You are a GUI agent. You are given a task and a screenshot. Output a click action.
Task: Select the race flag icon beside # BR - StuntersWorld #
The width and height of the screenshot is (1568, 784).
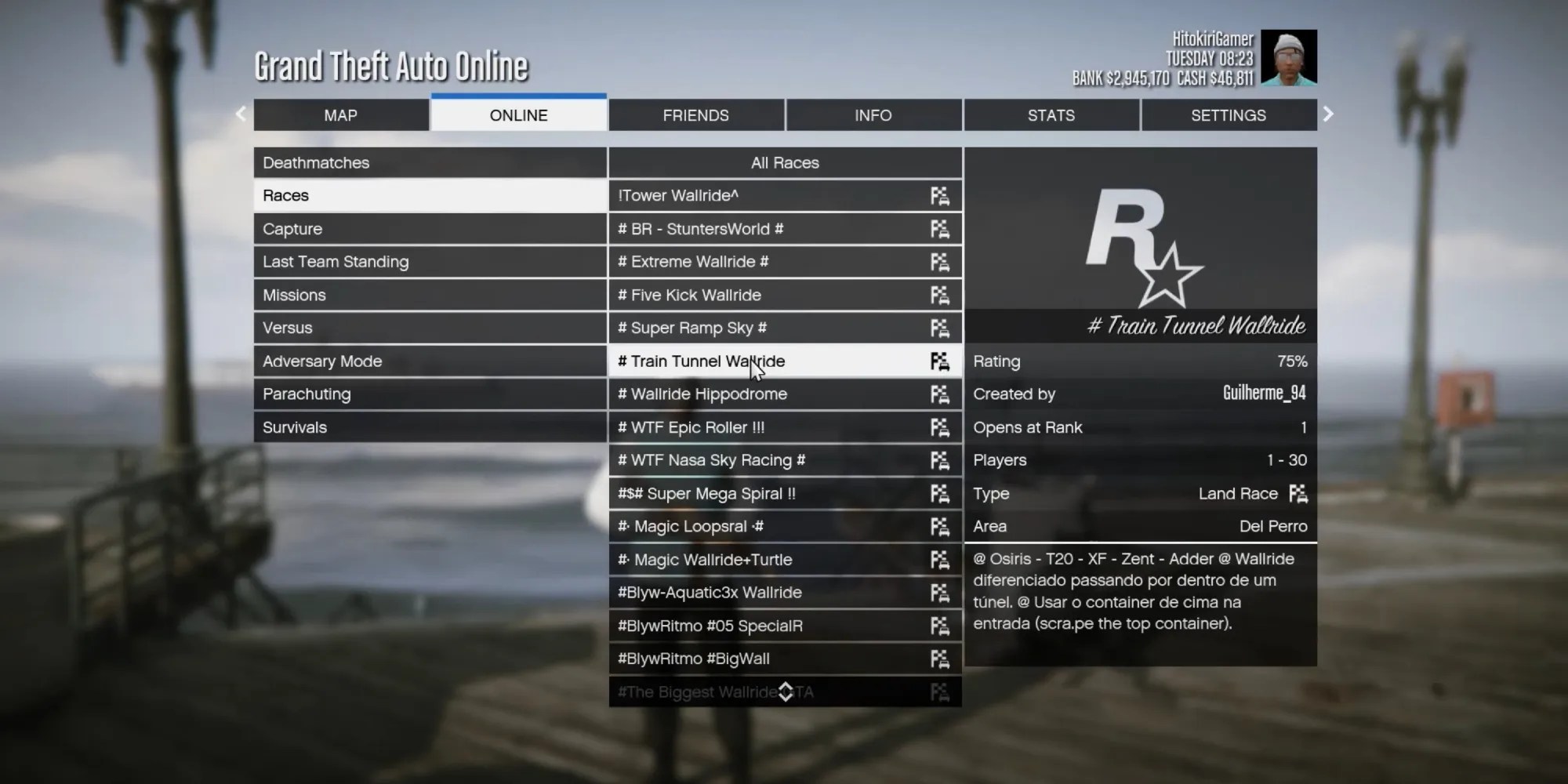click(939, 228)
